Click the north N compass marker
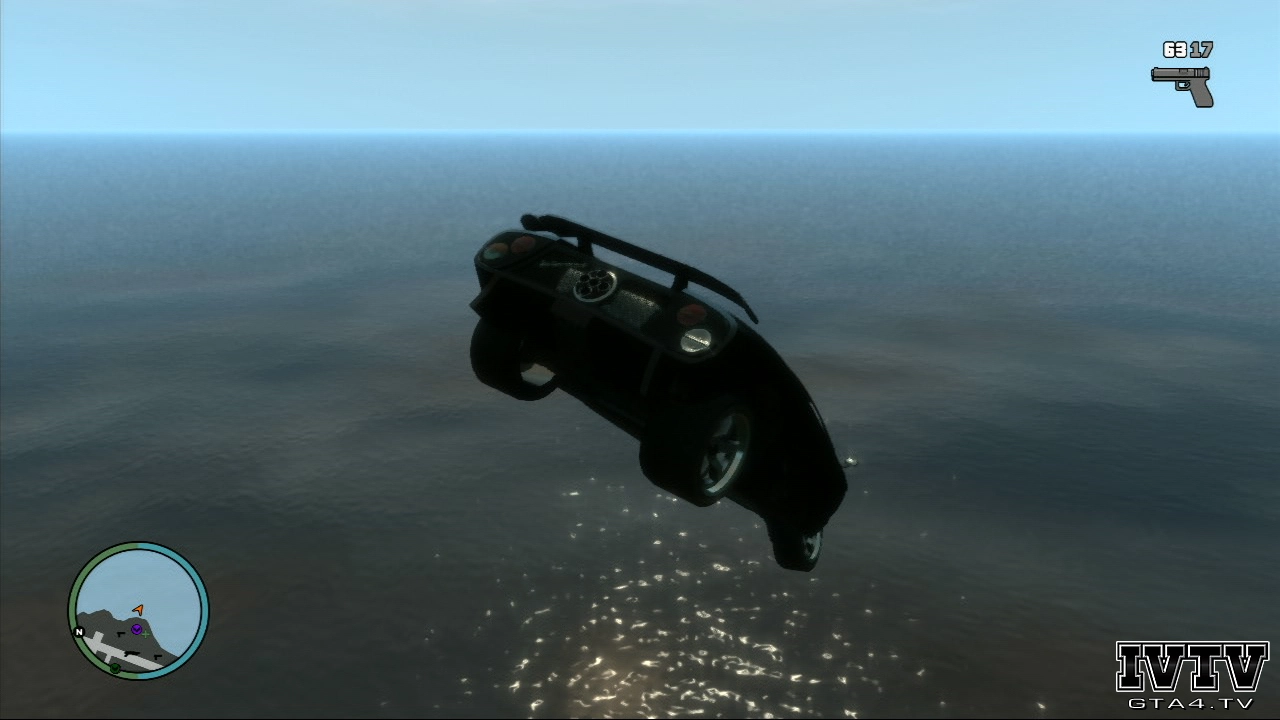 (79, 632)
